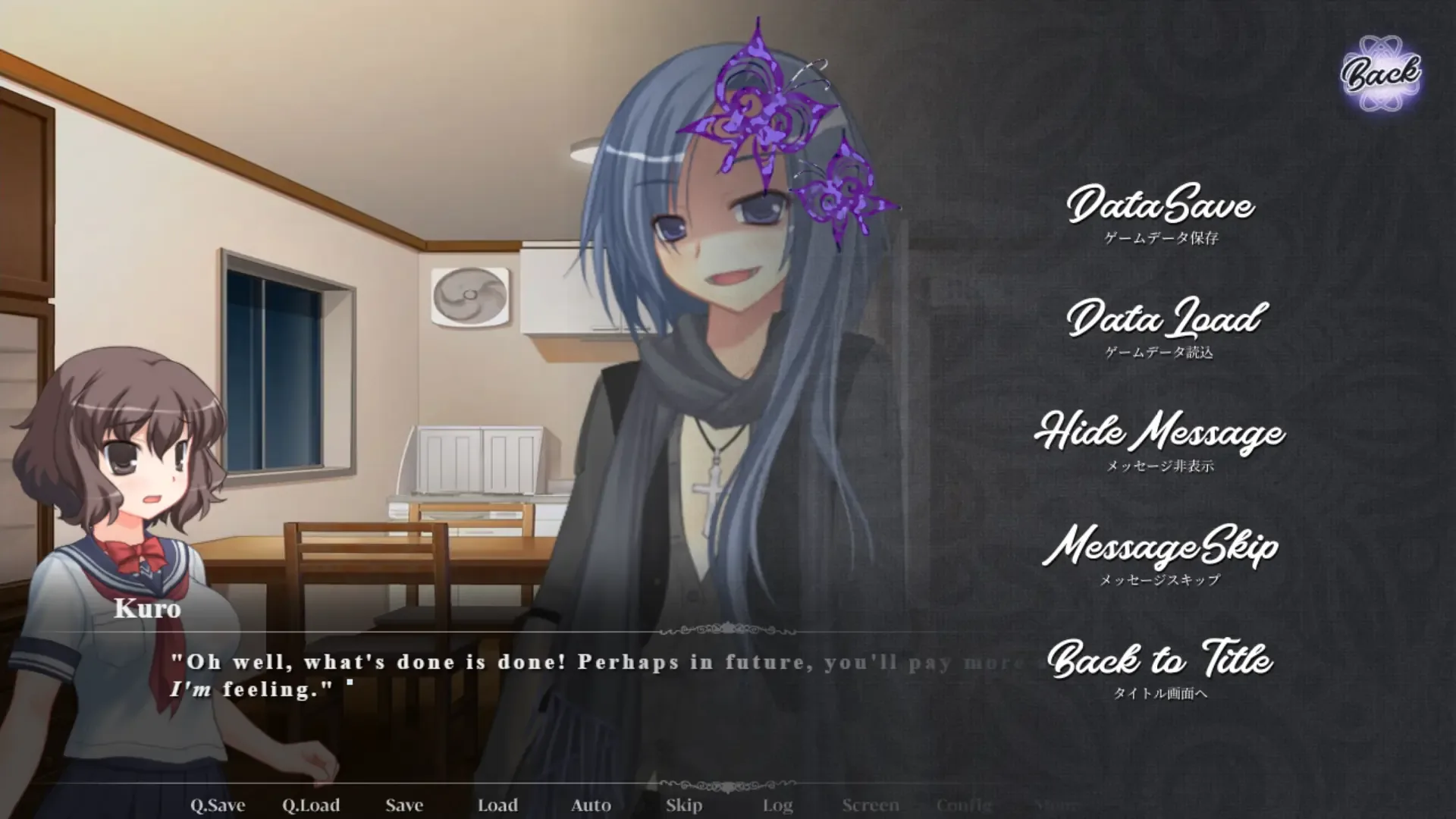This screenshot has height=819, width=1456.
Task: Open the Save option on the bottom bar
Action: pyautogui.click(x=403, y=805)
